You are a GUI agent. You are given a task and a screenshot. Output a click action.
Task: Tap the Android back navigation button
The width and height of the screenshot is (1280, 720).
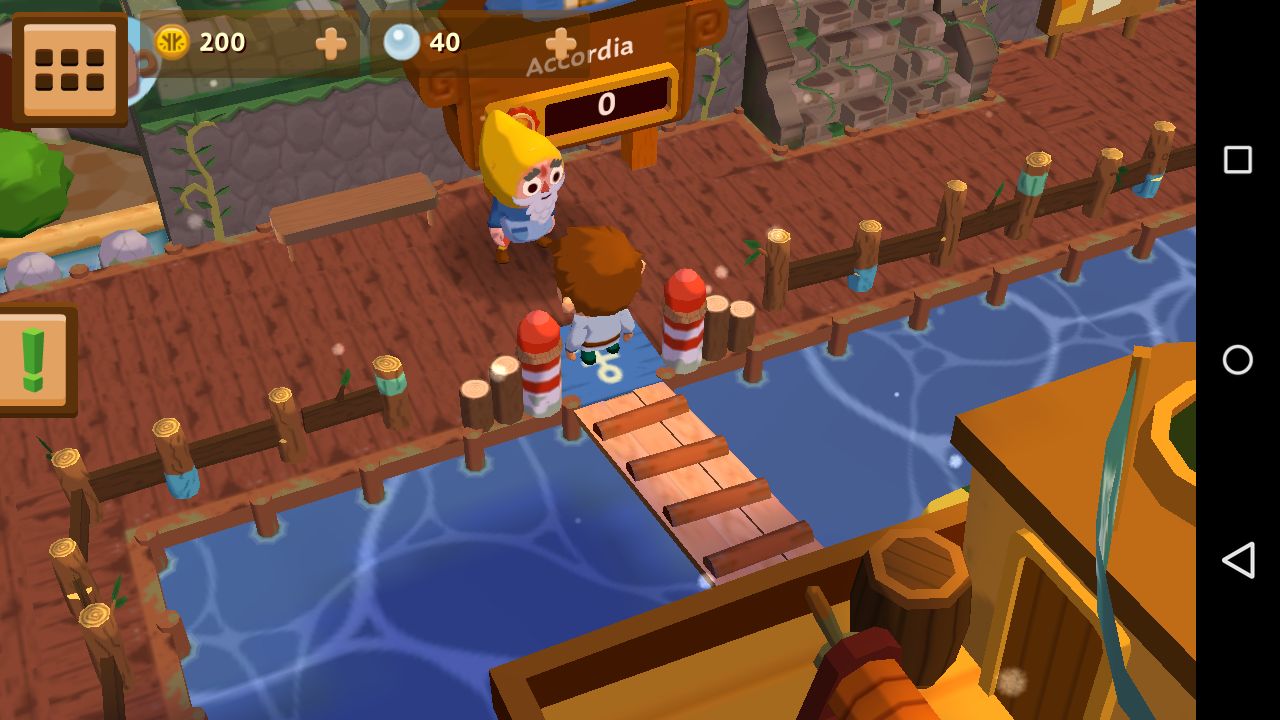tap(1238, 560)
